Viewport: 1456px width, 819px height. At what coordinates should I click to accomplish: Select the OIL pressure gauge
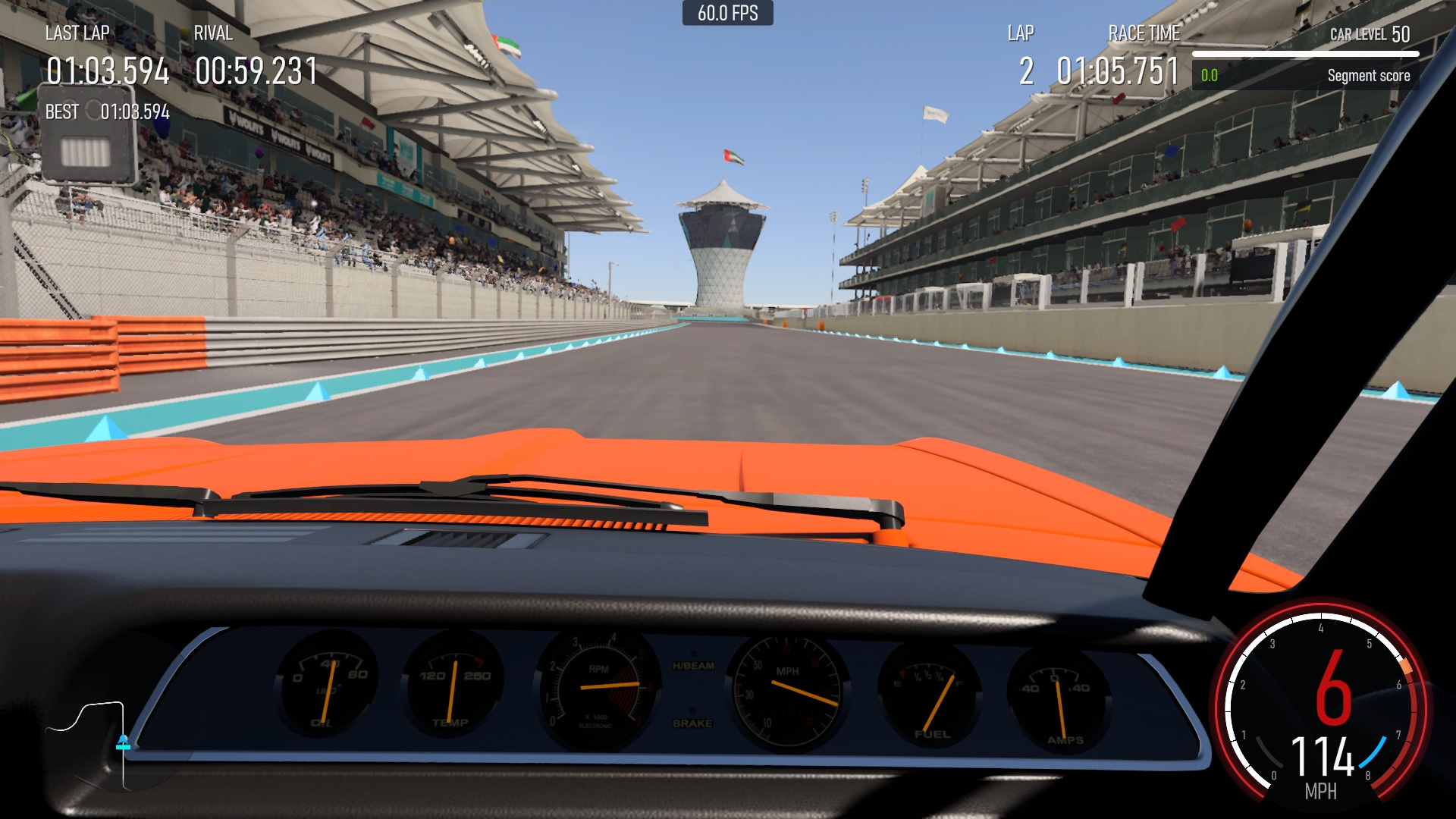coord(328,686)
